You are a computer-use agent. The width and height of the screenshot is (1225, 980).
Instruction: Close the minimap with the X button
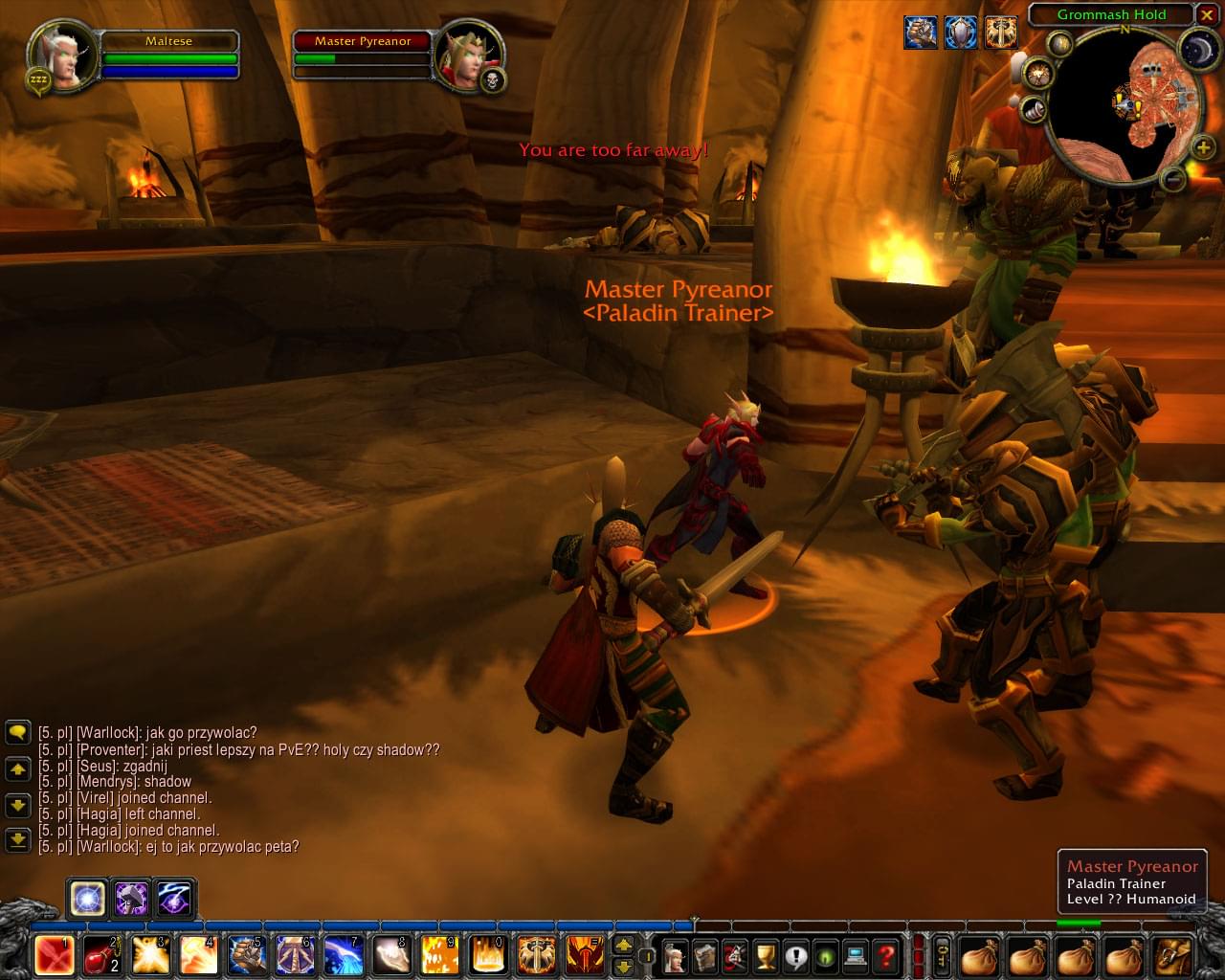click(x=1207, y=15)
